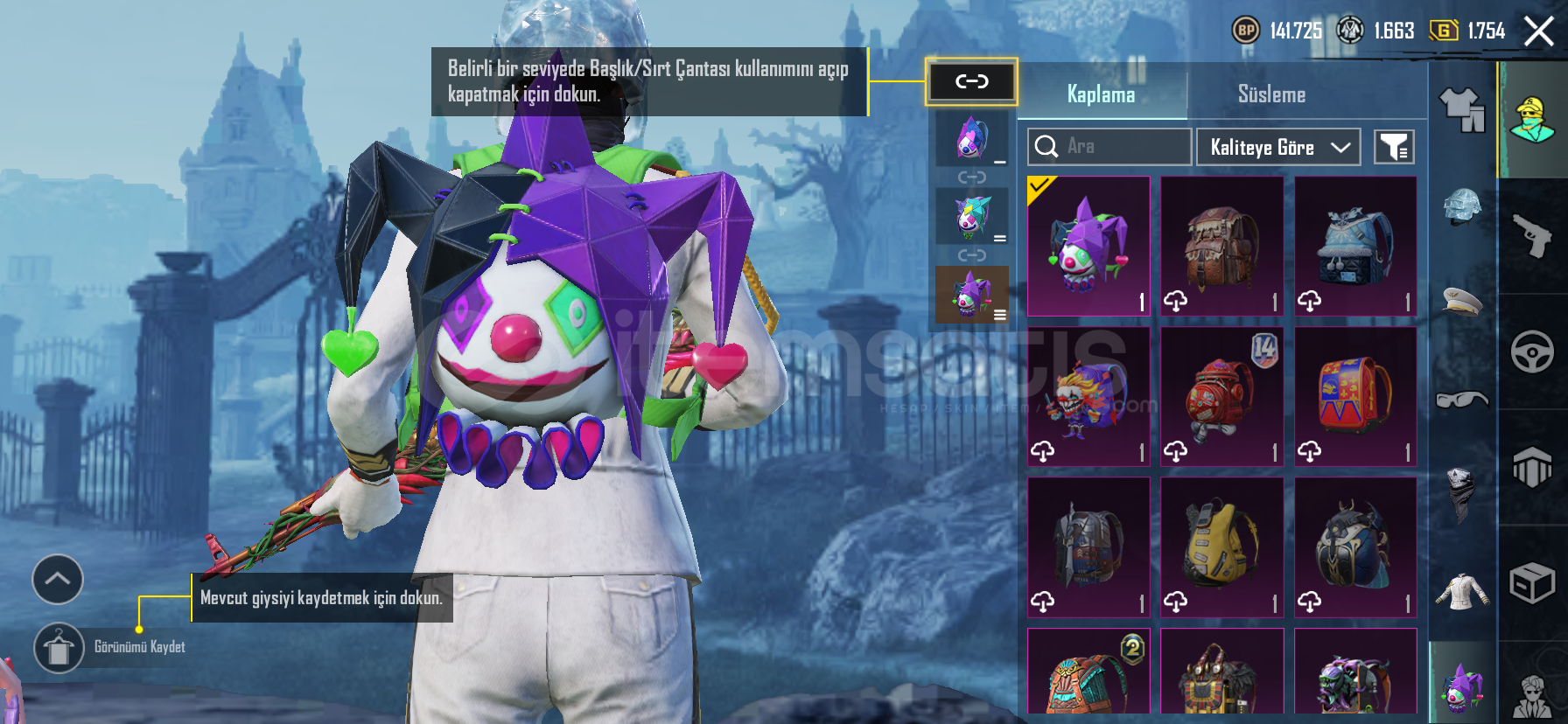Select the red backpack with 14 badge

tap(1221, 396)
